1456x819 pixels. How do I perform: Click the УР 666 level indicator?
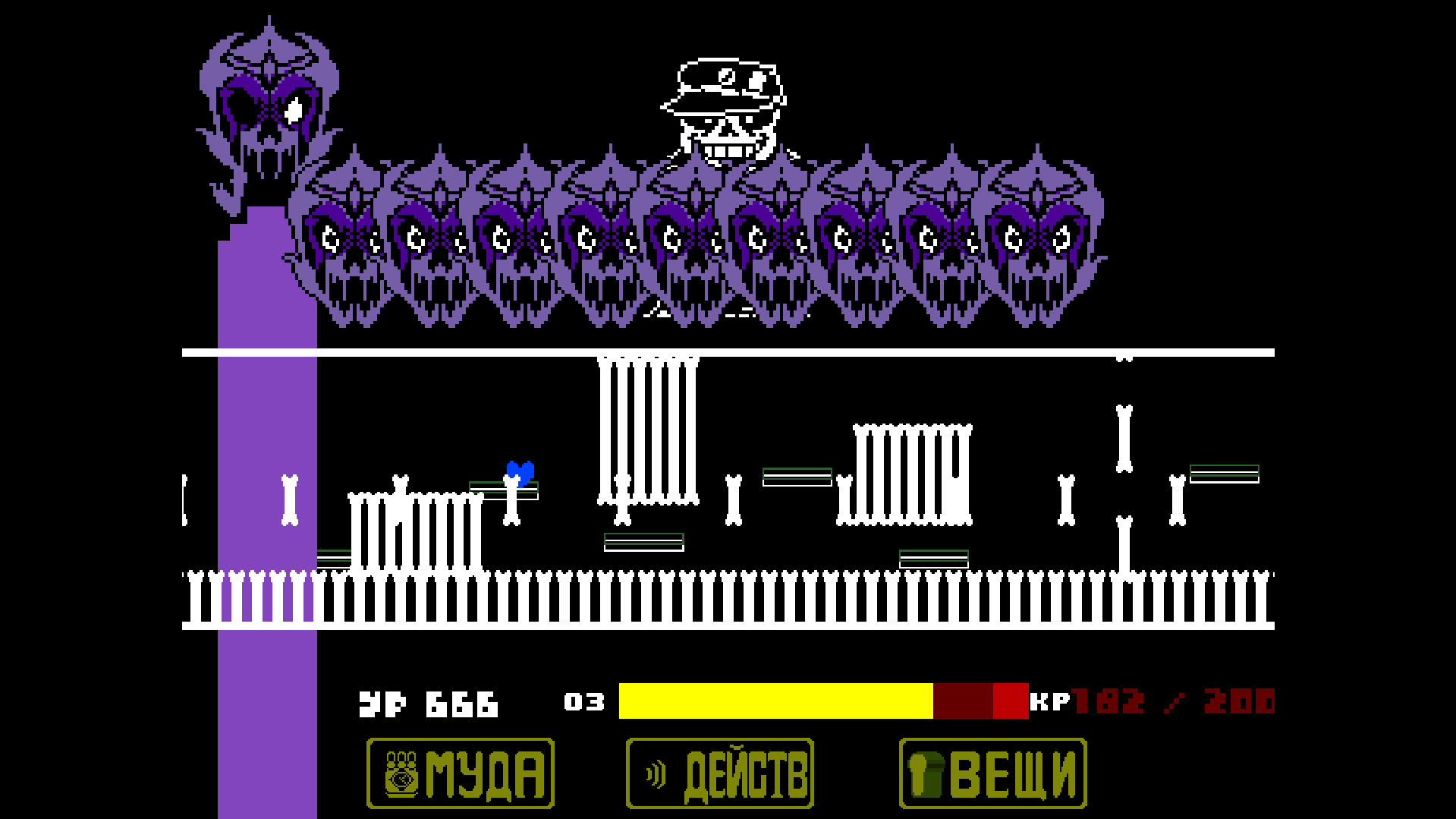429,704
